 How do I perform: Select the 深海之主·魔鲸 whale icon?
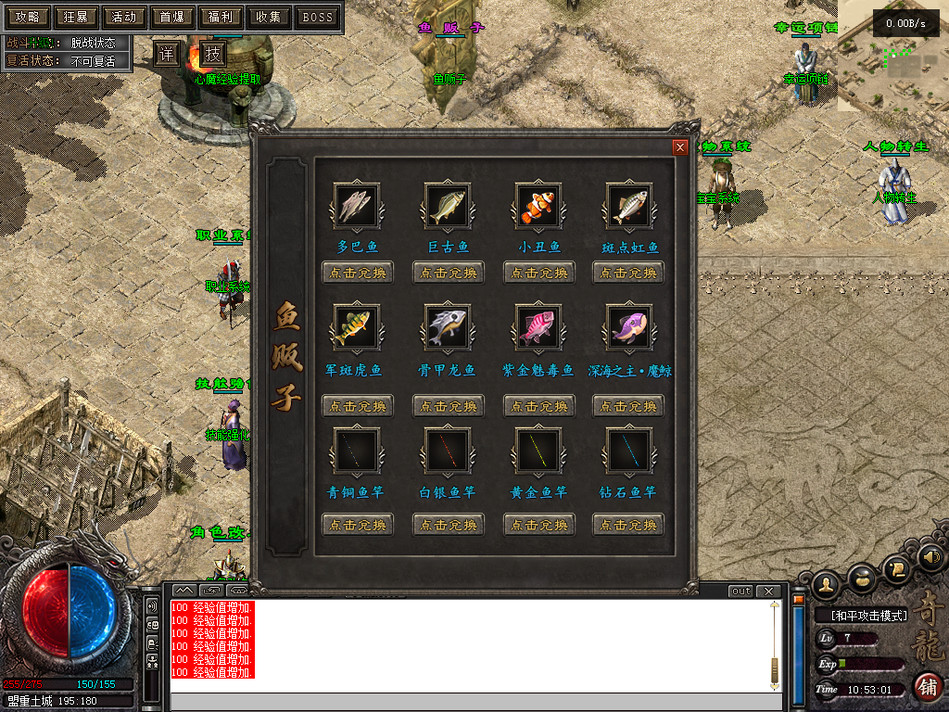click(x=629, y=327)
